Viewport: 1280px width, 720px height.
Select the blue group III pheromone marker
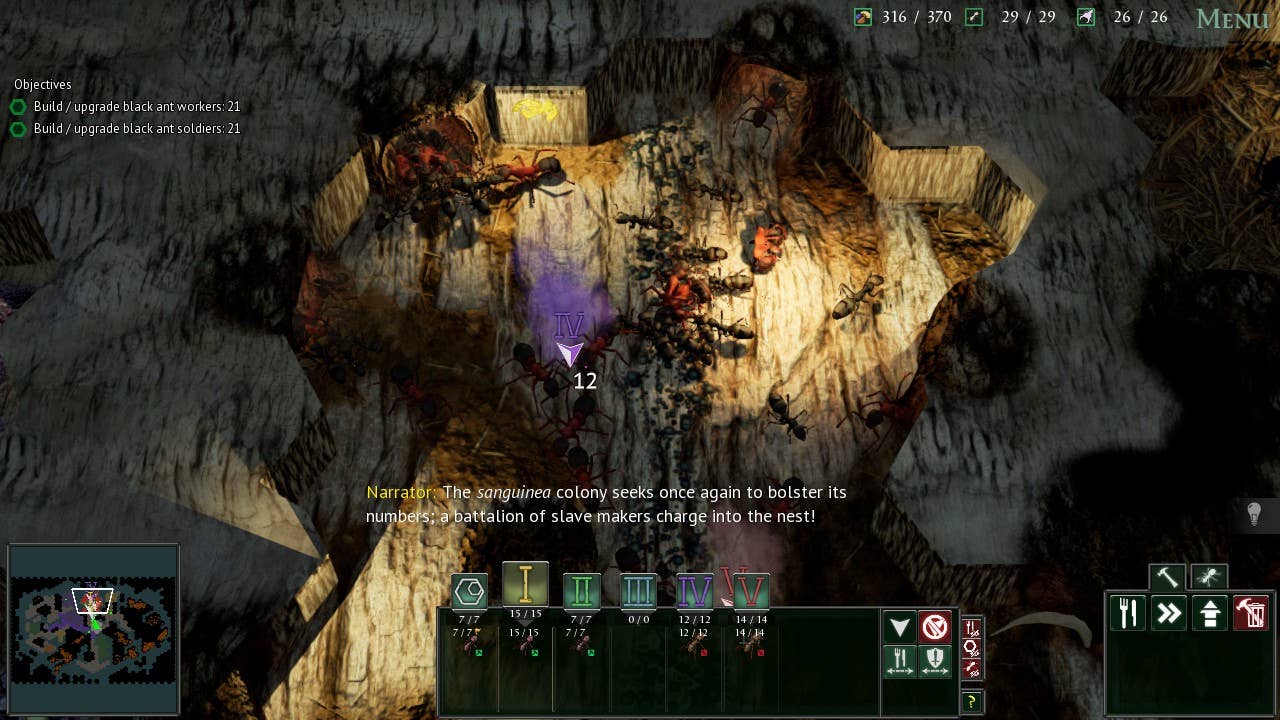(x=638, y=591)
